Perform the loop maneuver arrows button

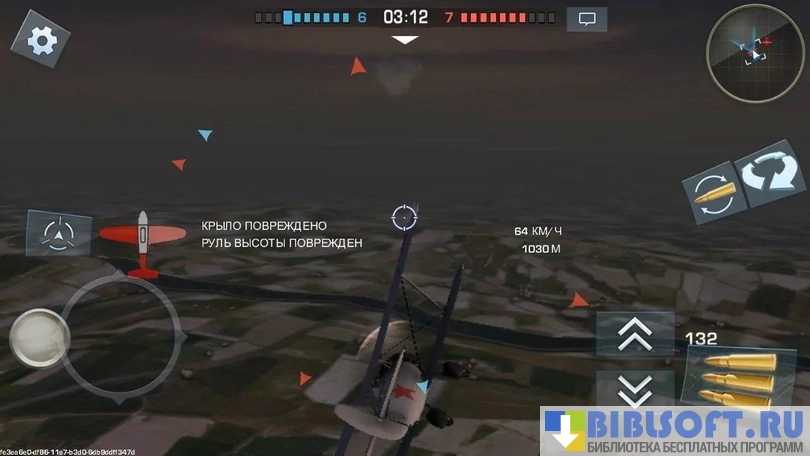click(770, 173)
